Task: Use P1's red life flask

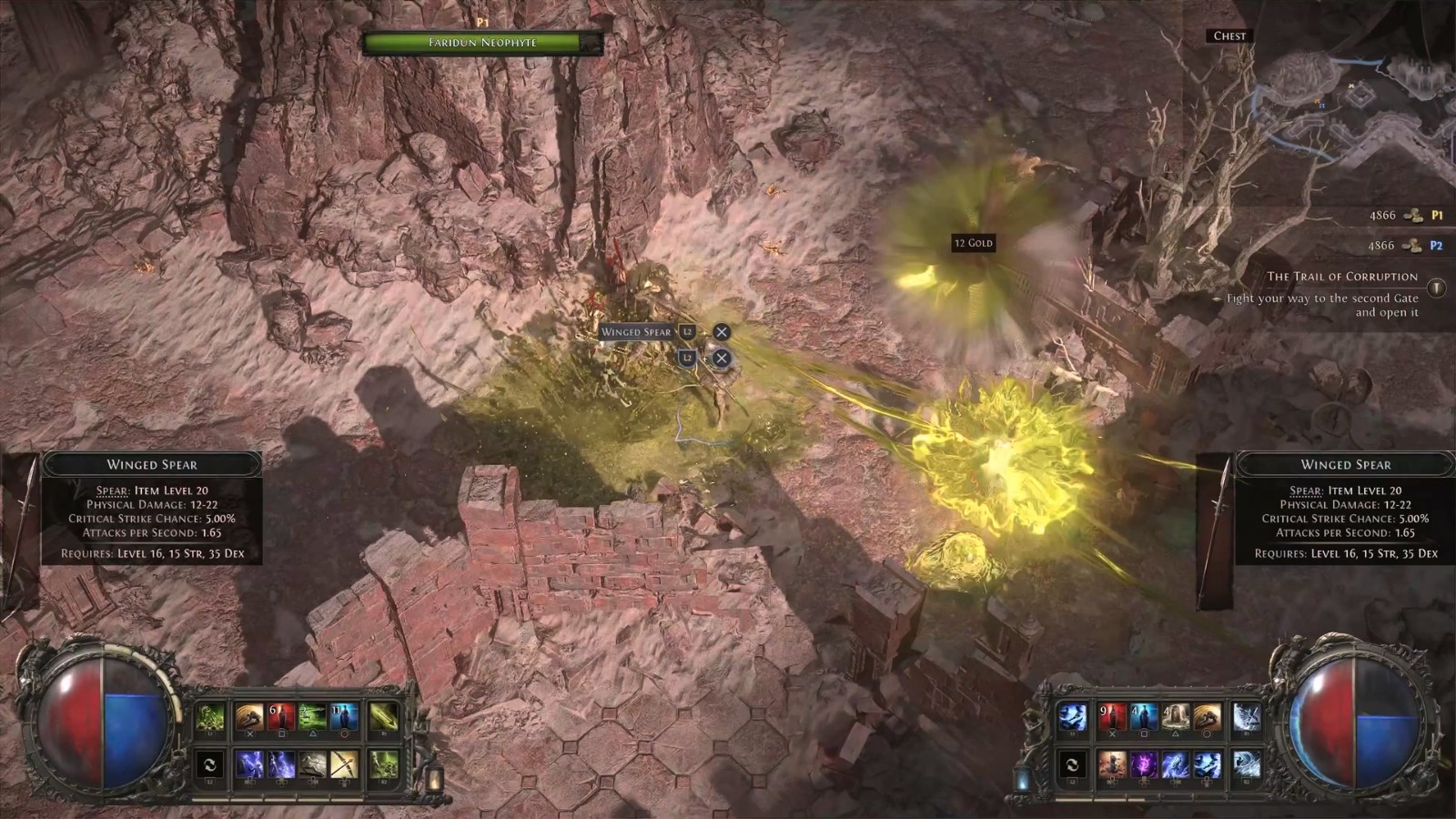Action: click(281, 718)
